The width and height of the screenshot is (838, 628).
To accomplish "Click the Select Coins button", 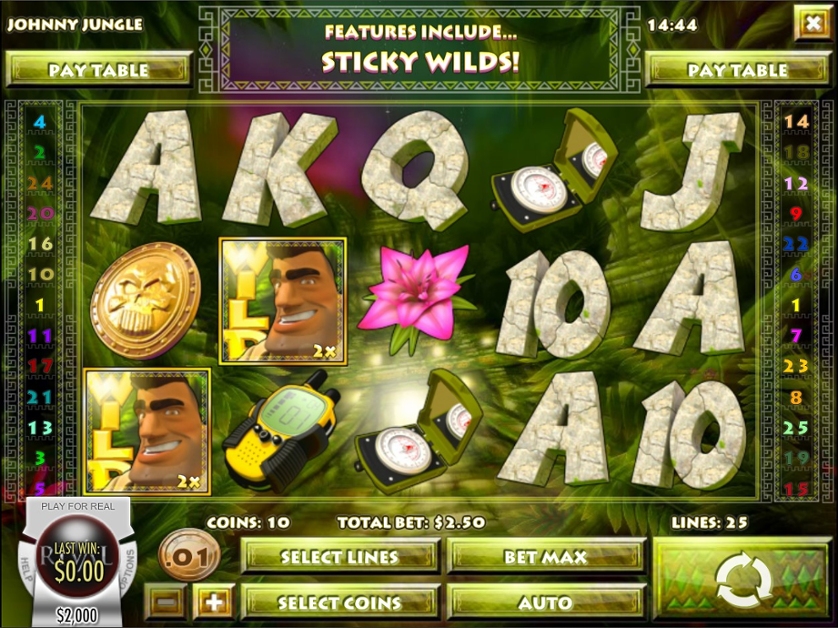I will pyautogui.click(x=340, y=603).
